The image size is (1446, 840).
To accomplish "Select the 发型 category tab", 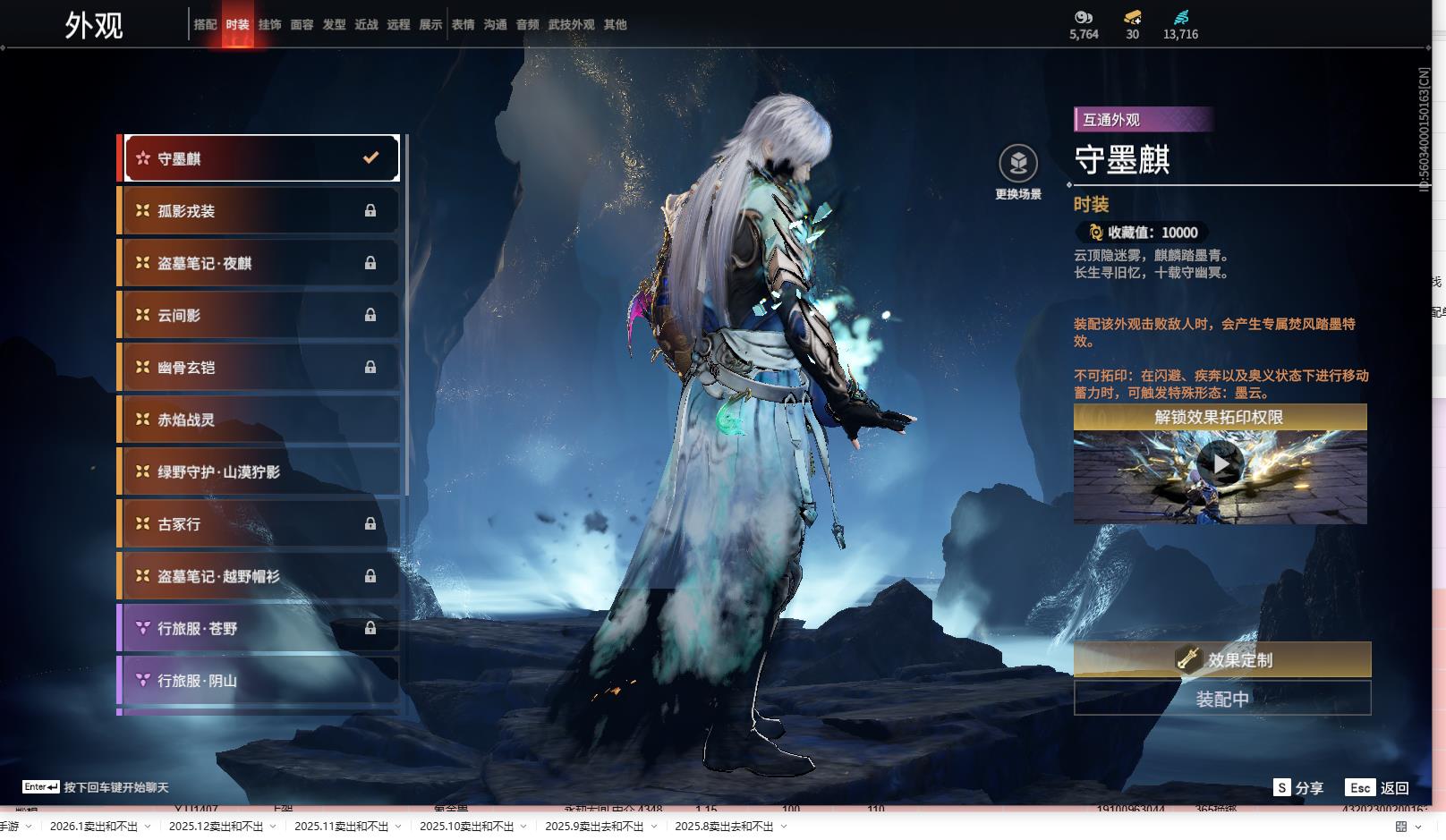I will [334, 25].
